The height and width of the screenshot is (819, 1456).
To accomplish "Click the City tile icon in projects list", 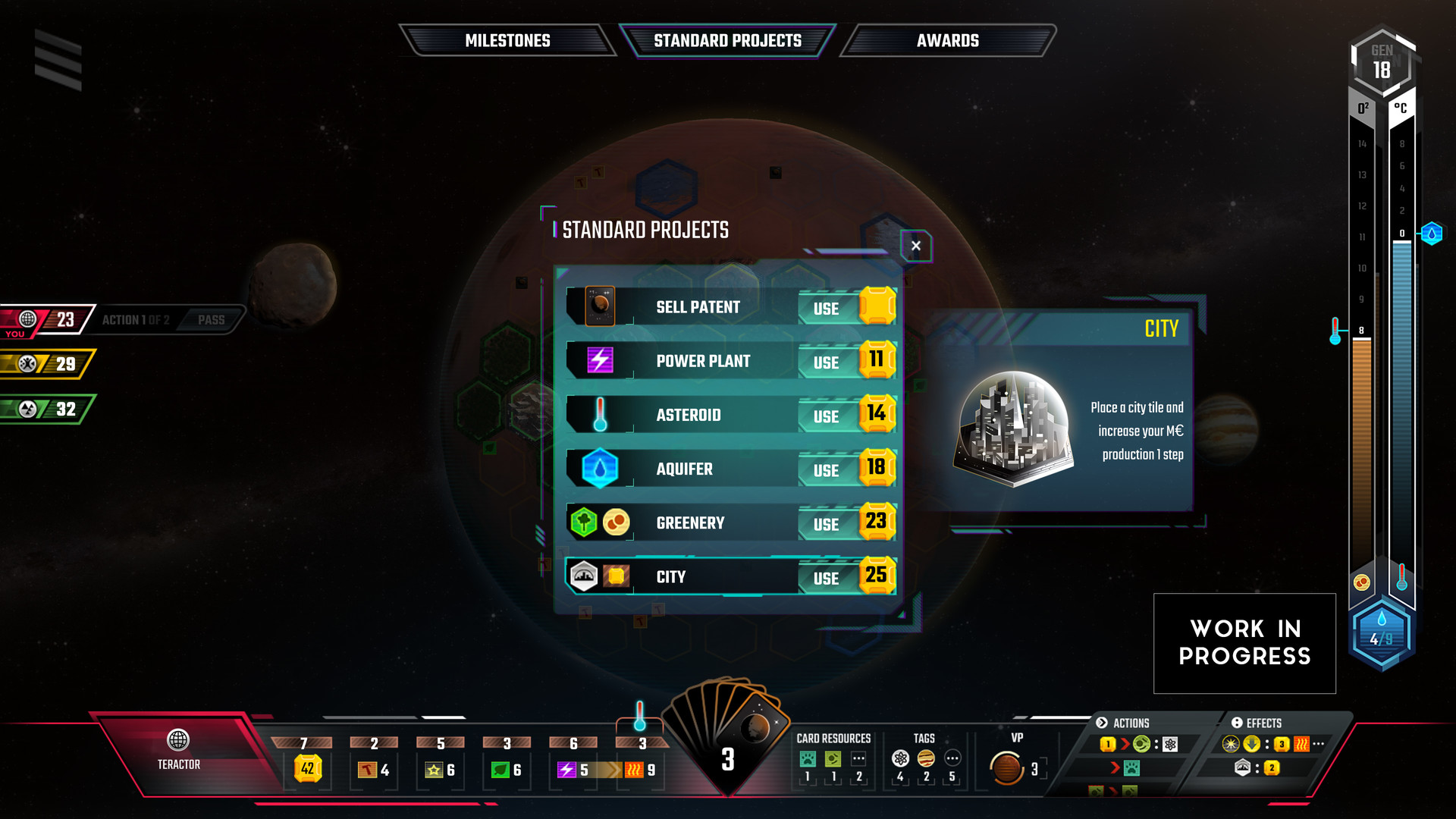I will click(584, 576).
